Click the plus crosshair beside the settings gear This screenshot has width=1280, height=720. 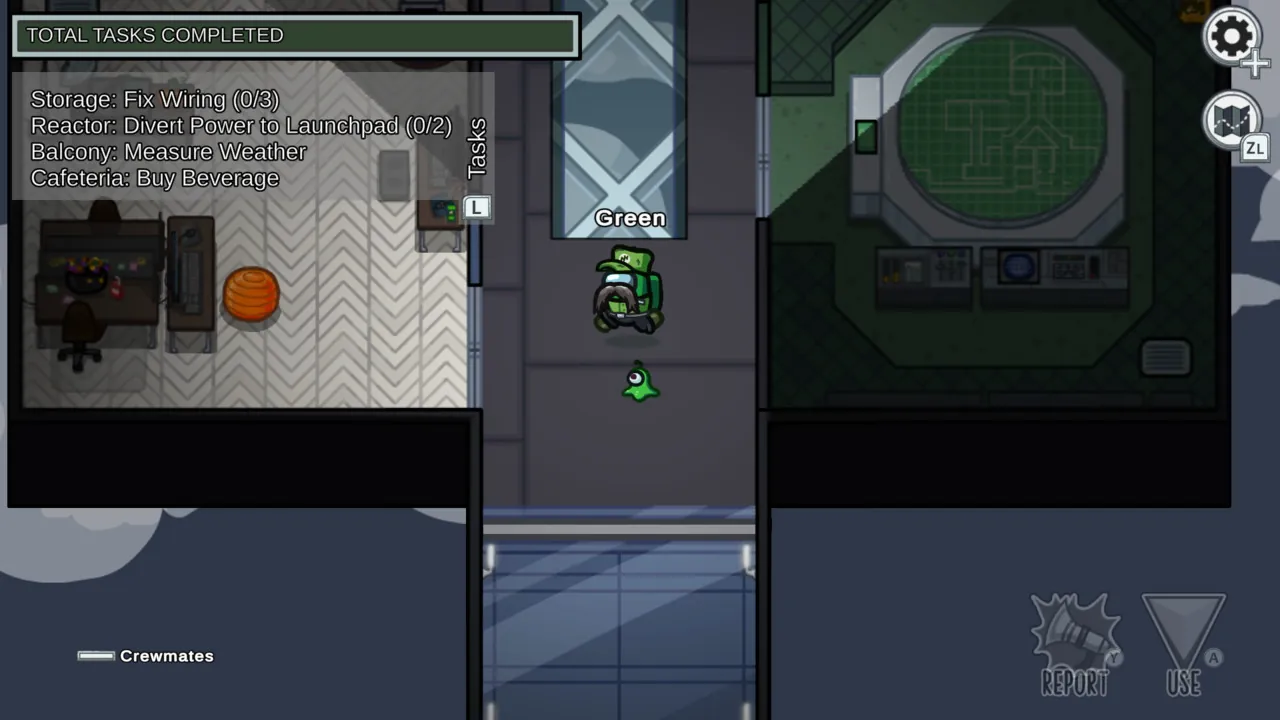(1256, 63)
